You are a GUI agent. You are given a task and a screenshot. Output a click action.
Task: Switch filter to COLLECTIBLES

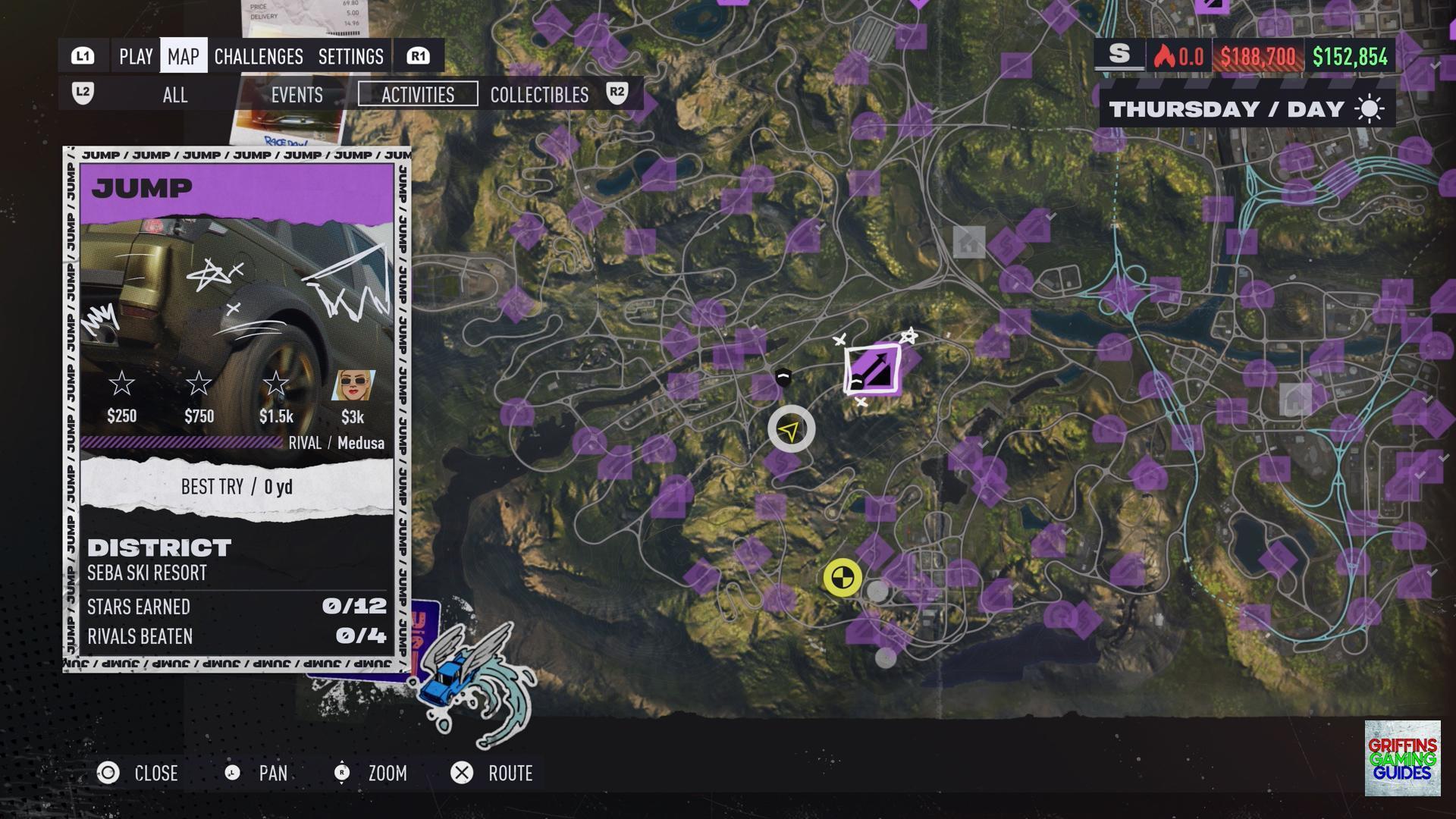pyautogui.click(x=539, y=95)
